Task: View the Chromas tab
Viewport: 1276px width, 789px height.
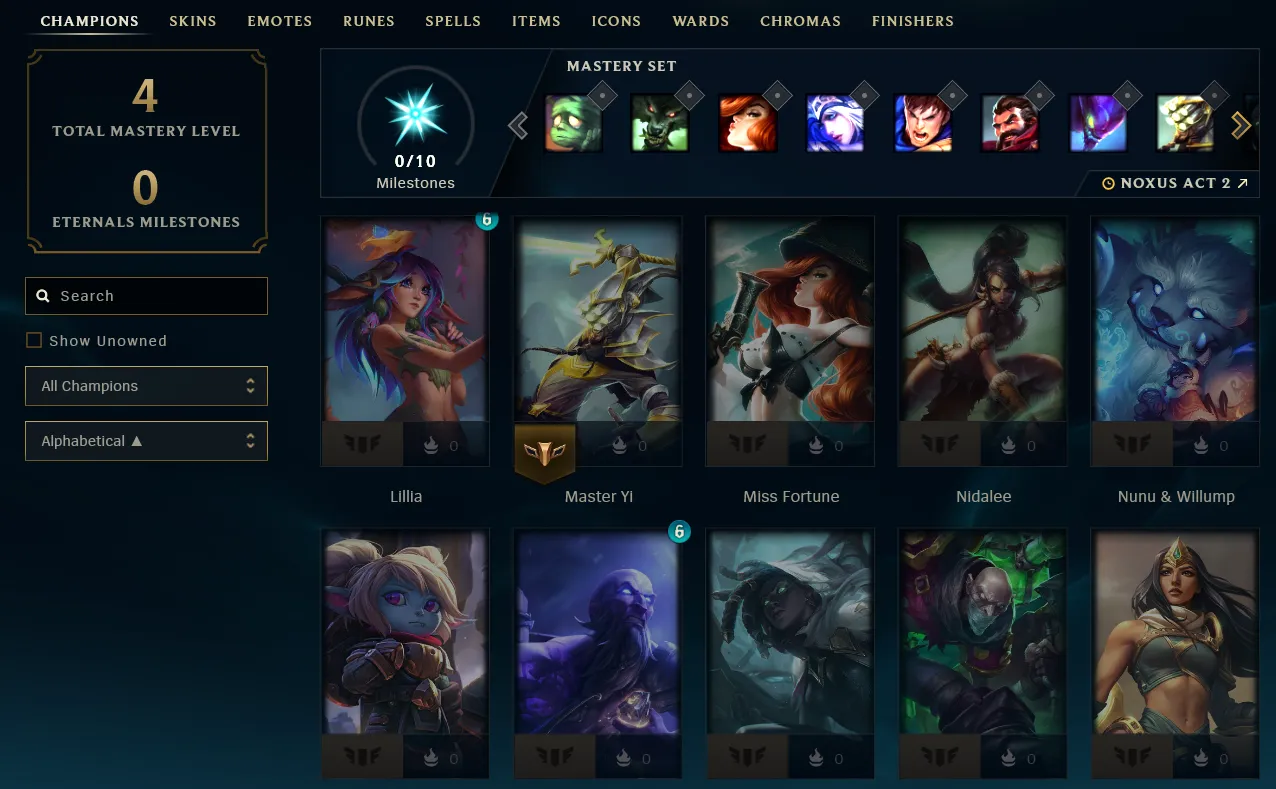Action: [x=800, y=21]
